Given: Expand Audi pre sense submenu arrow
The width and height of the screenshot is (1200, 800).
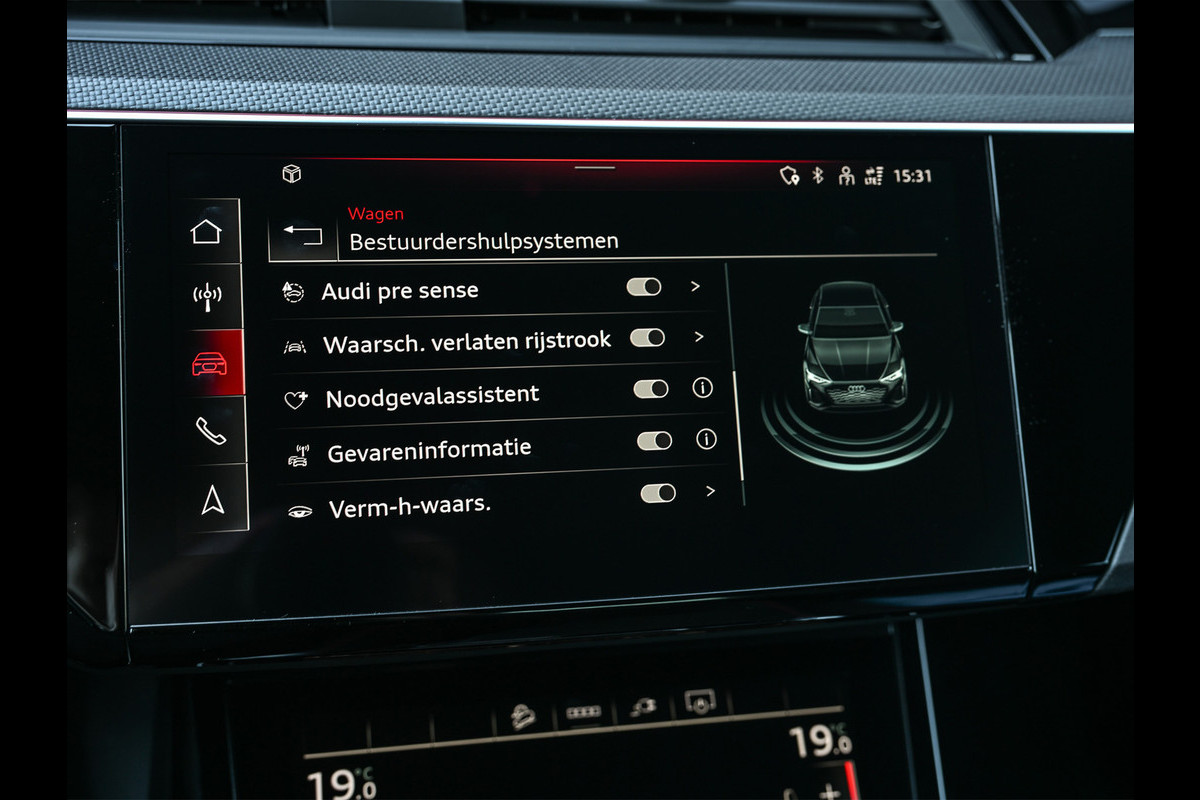Looking at the screenshot, I should click(x=696, y=286).
